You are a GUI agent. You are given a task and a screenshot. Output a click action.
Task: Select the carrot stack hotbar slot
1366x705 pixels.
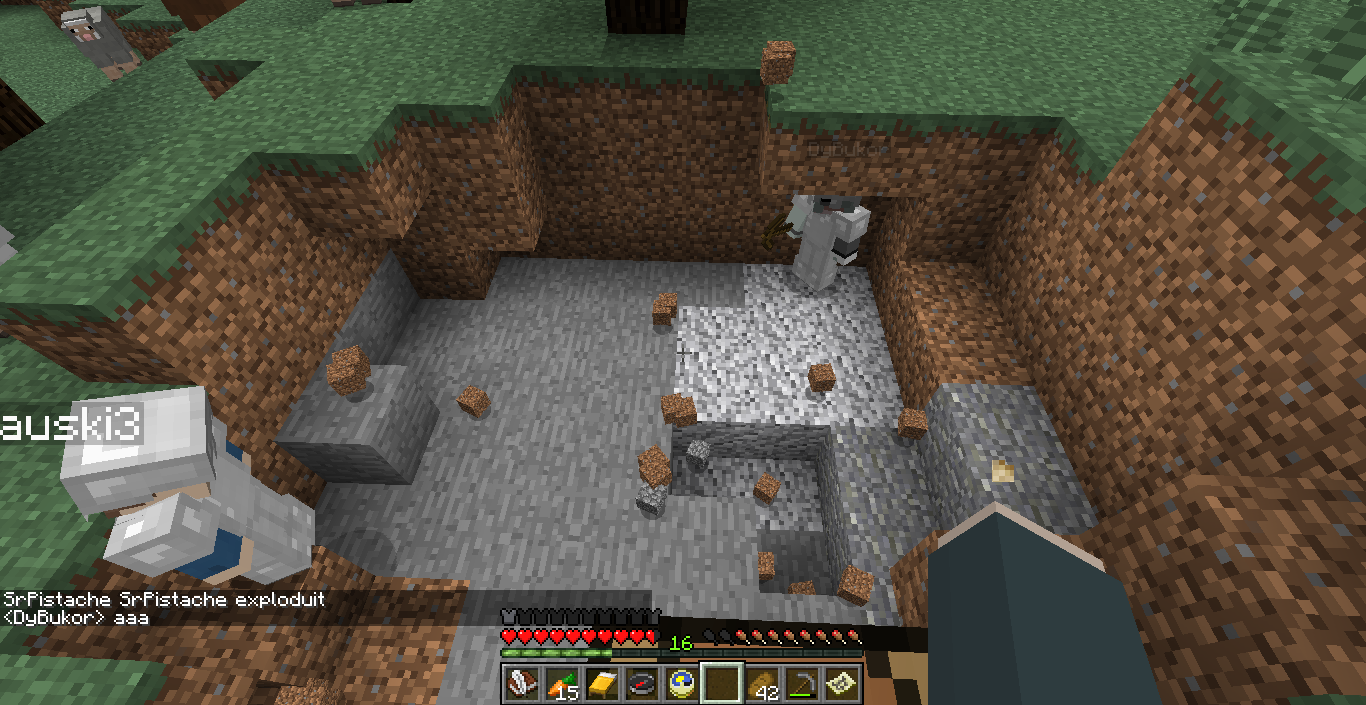(561, 683)
